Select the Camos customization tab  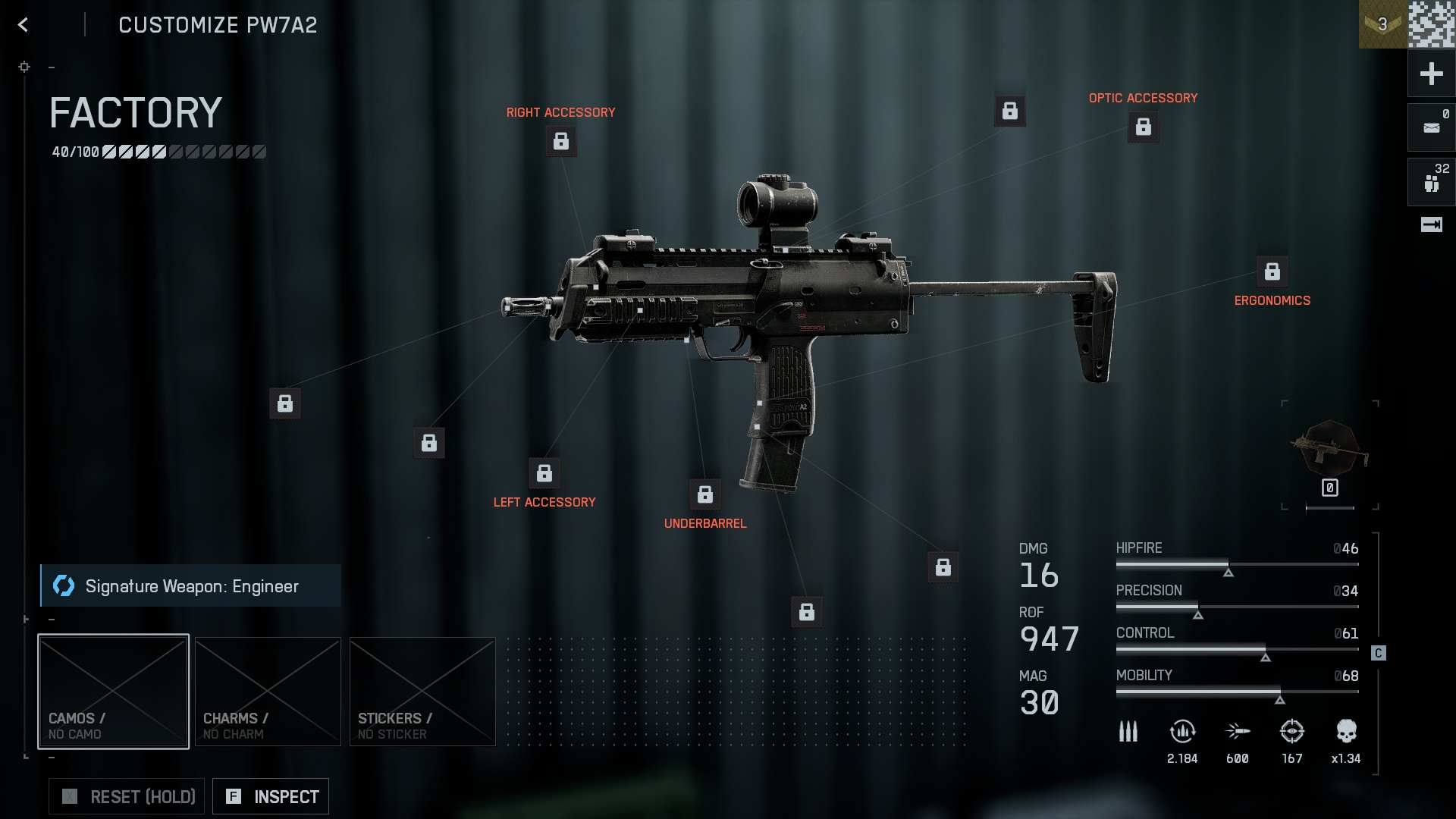pyautogui.click(x=113, y=691)
